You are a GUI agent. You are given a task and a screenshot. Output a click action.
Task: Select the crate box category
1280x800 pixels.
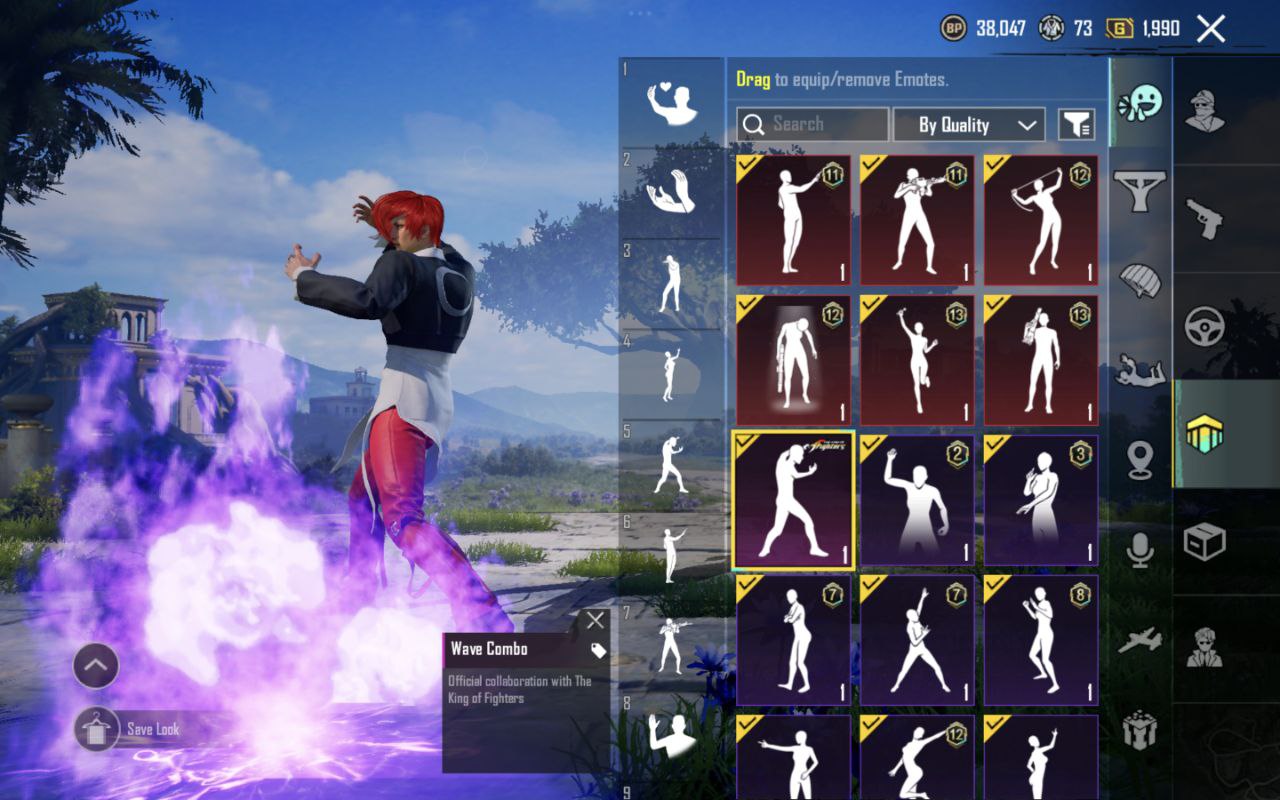click(x=1204, y=542)
